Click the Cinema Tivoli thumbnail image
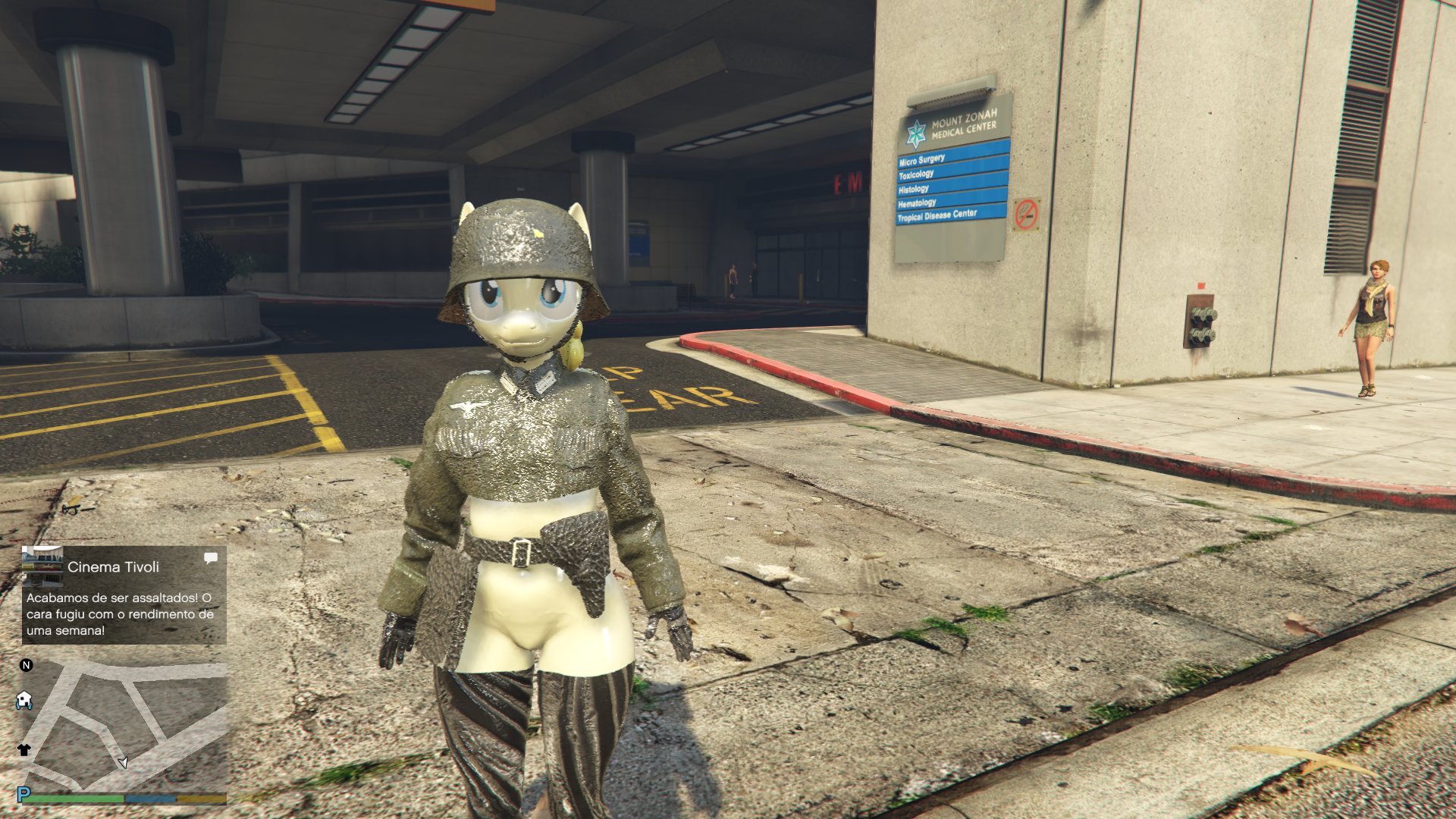The image size is (1456, 819). 42,565
